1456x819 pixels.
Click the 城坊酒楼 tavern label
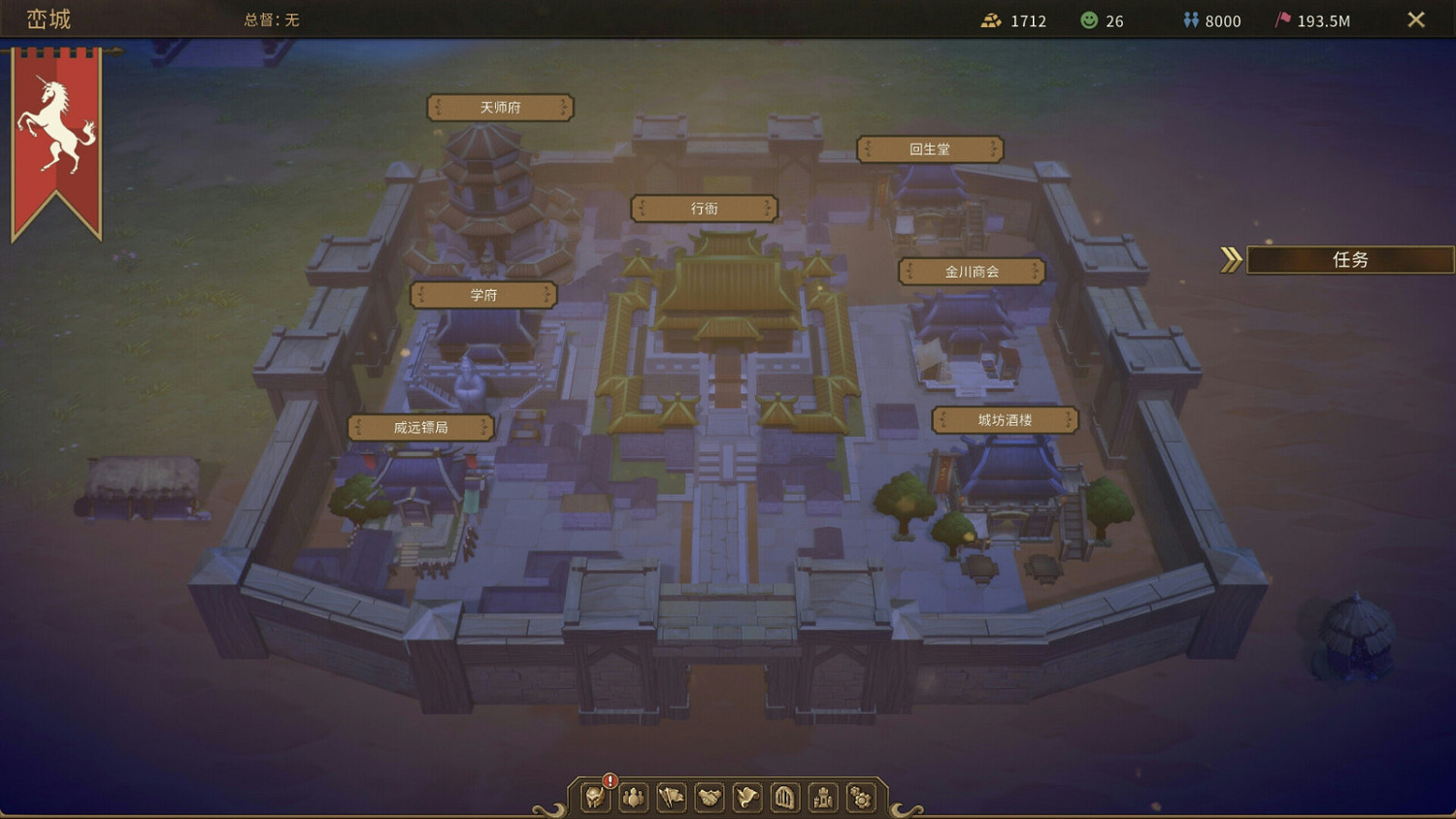pyautogui.click(x=1004, y=419)
